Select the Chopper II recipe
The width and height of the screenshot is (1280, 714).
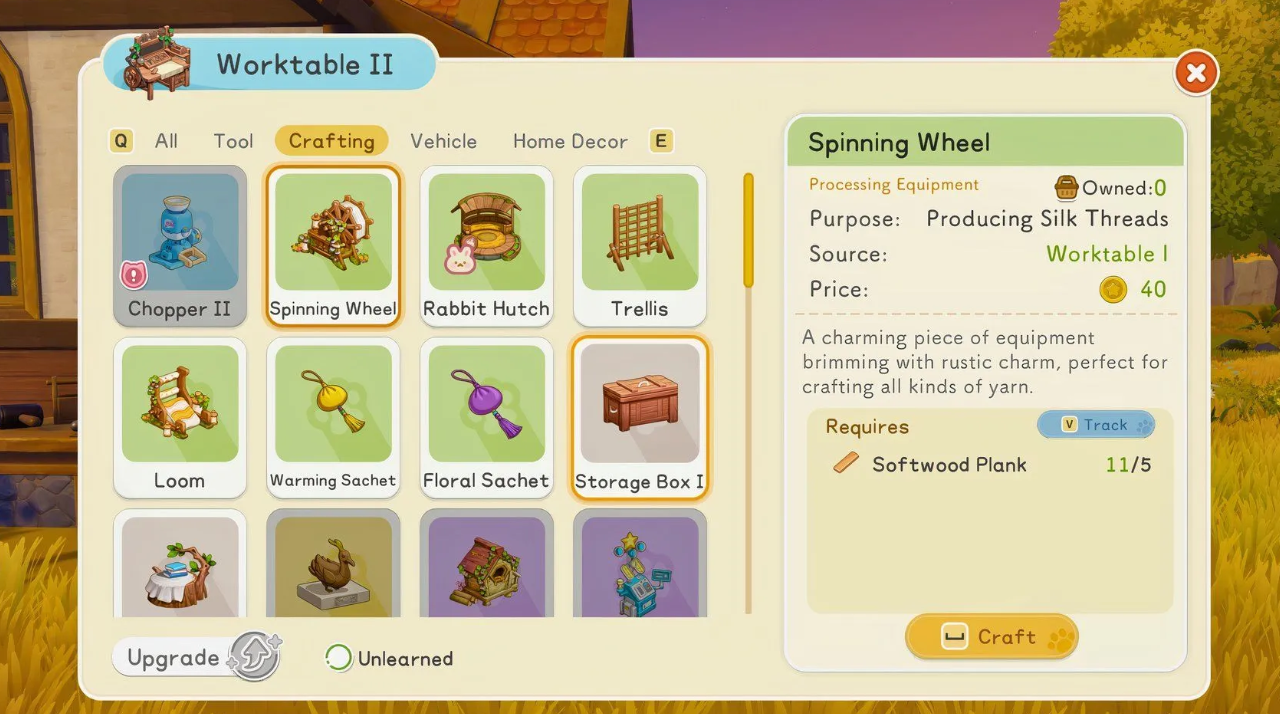click(x=180, y=245)
